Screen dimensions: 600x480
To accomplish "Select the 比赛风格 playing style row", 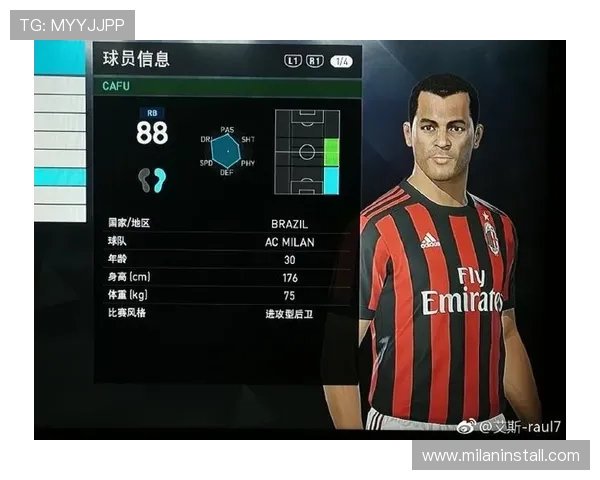I will click(226, 314).
